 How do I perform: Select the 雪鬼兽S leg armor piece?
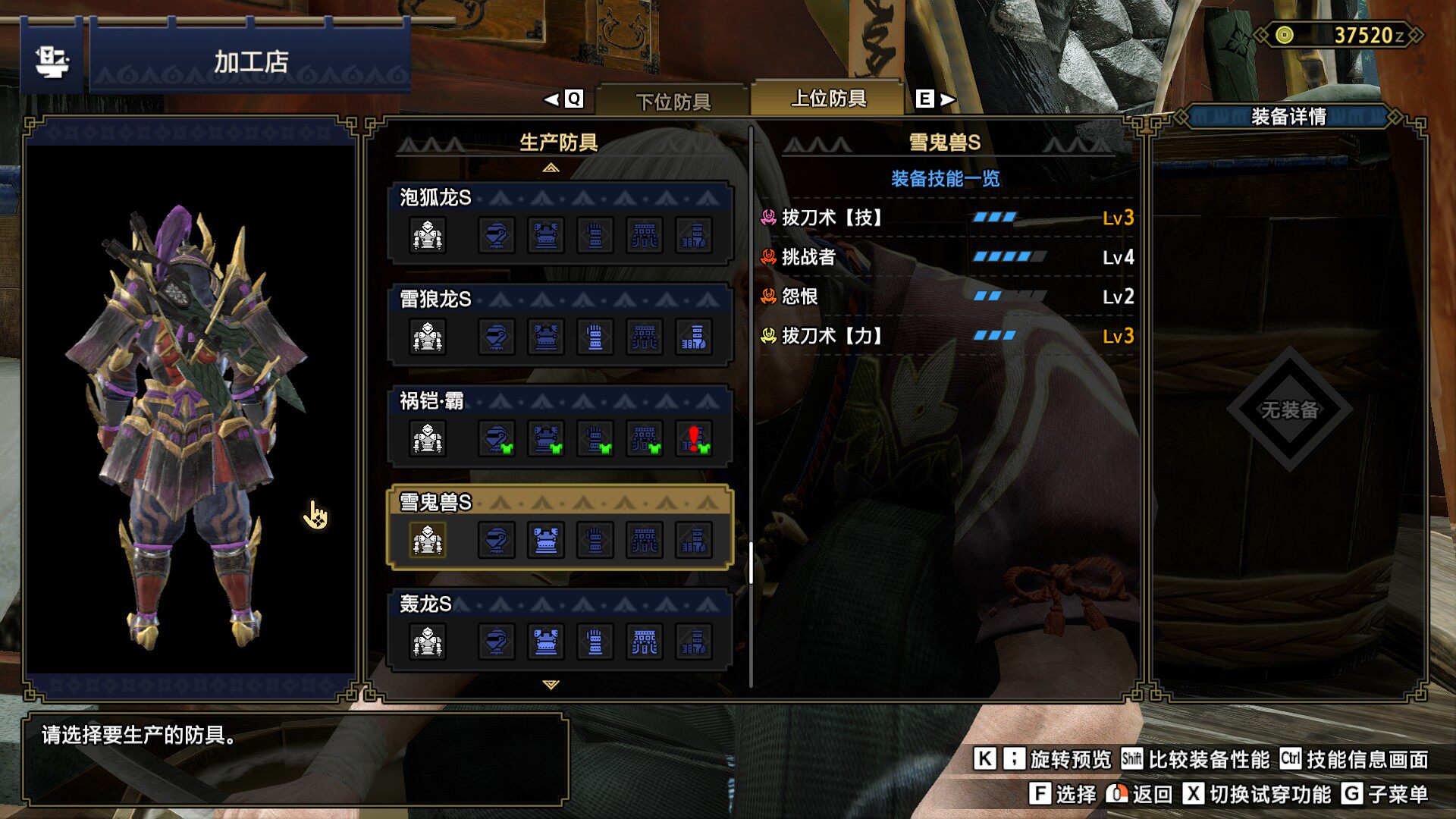tap(694, 541)
